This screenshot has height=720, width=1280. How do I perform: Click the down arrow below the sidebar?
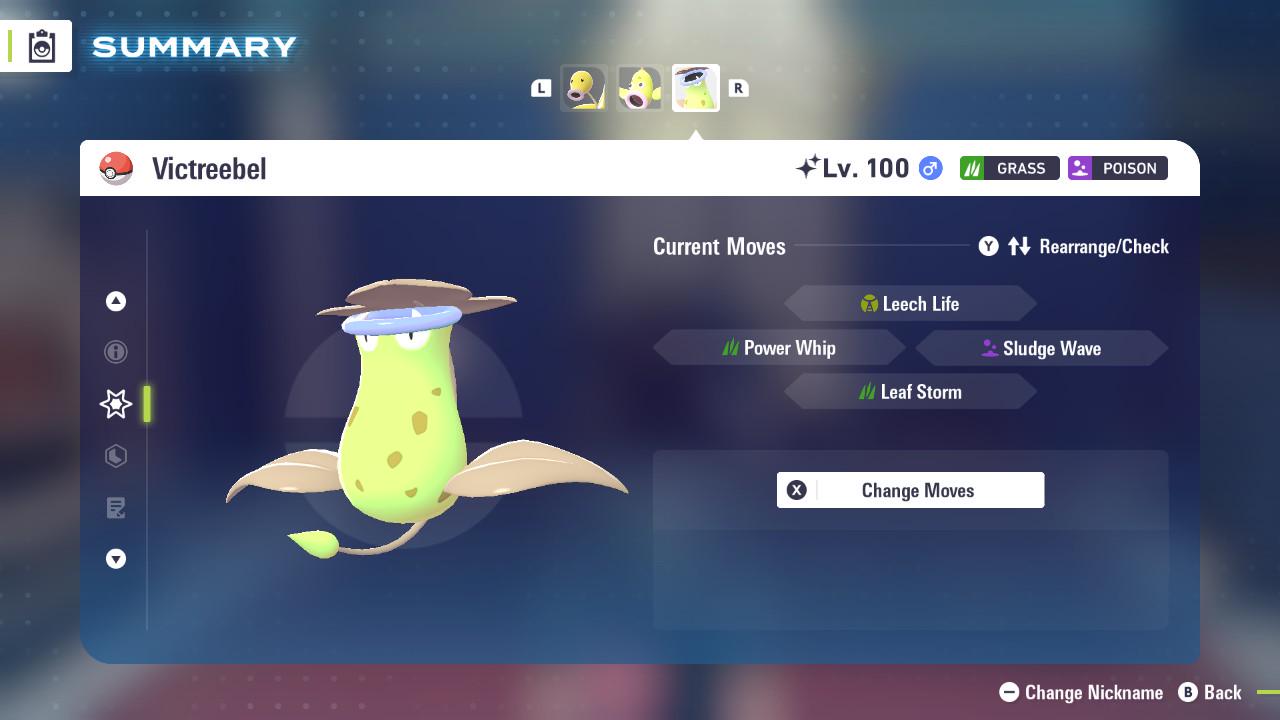tap(116, 559)
